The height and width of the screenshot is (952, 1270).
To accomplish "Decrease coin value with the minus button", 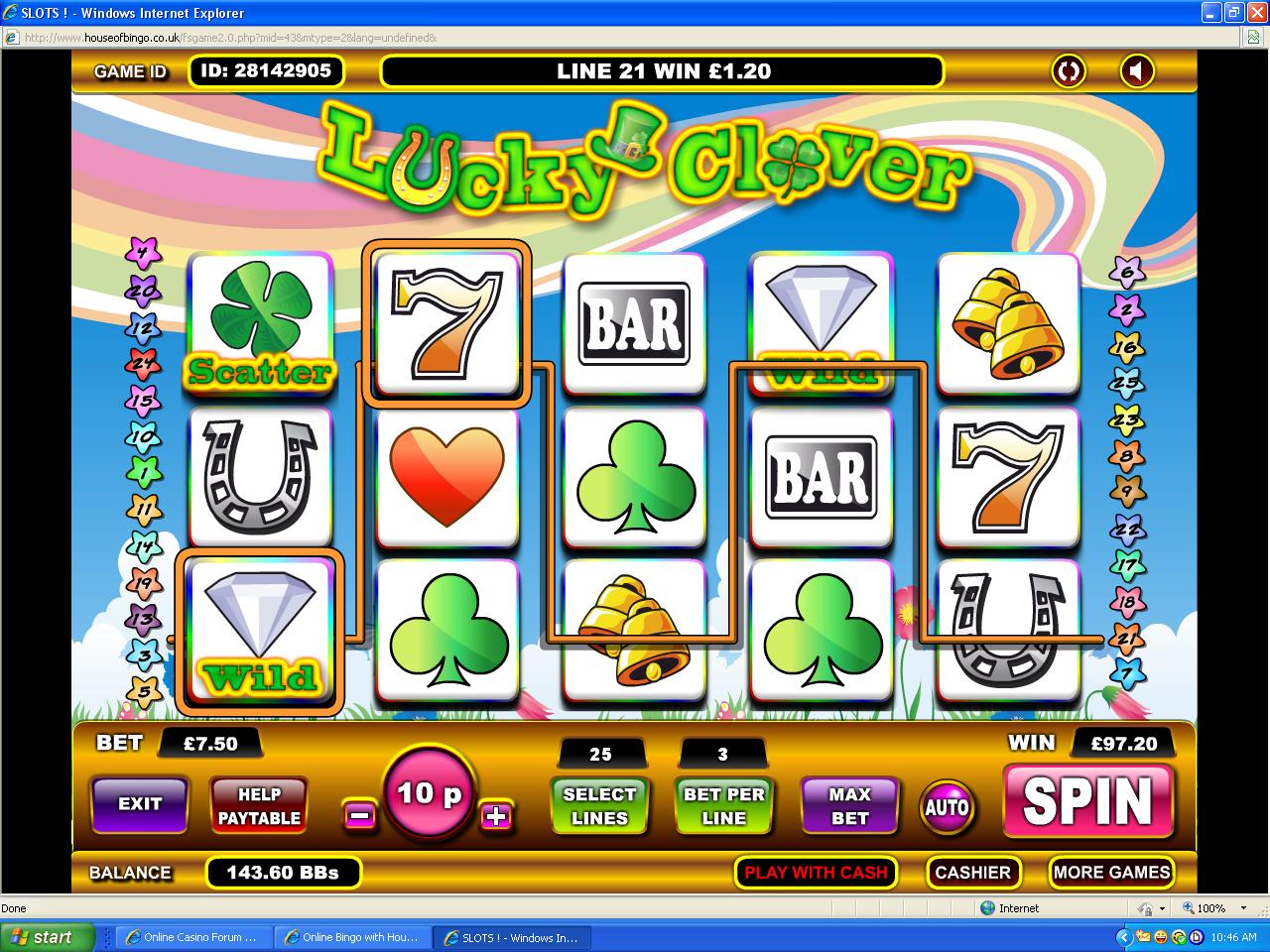I will (359, 815).
